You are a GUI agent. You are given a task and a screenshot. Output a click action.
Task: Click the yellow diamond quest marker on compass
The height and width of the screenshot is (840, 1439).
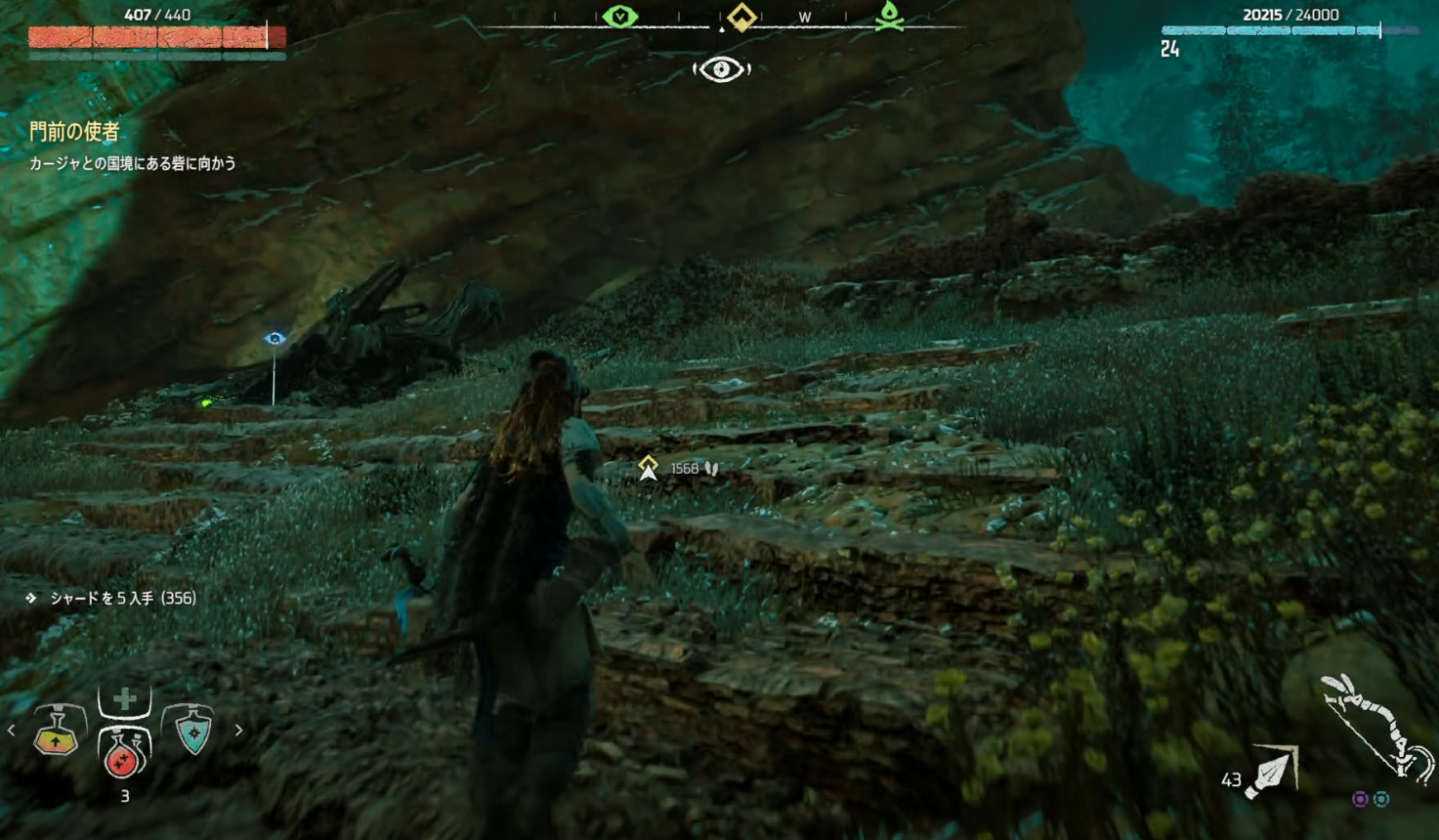pyautogui.click(x=741, y=17)
